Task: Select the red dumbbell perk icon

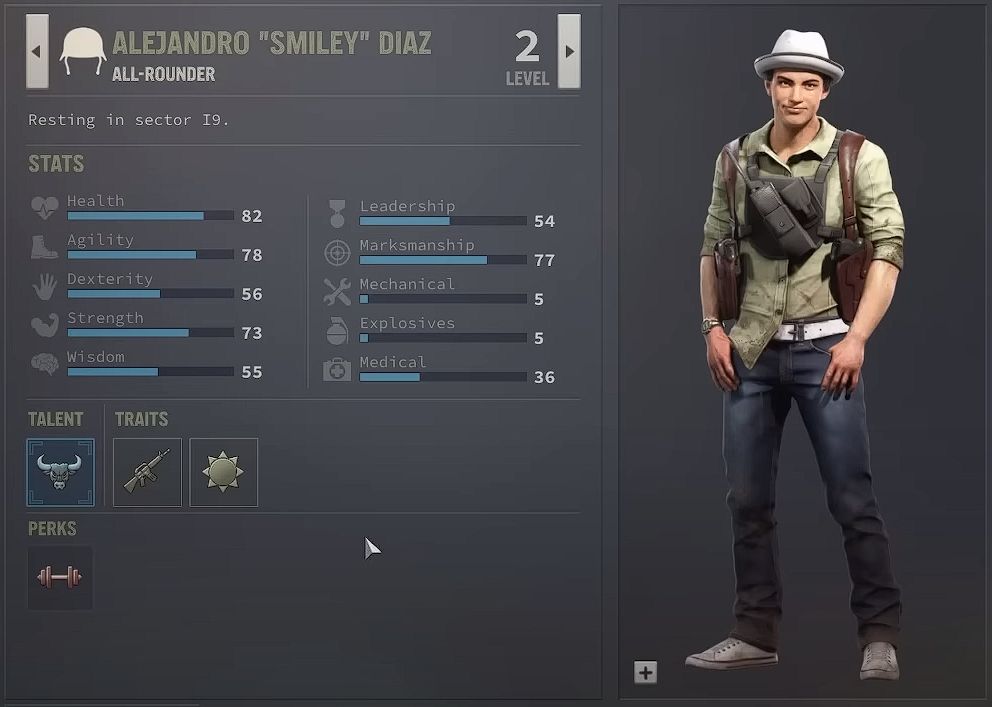Action: [60, 577]
